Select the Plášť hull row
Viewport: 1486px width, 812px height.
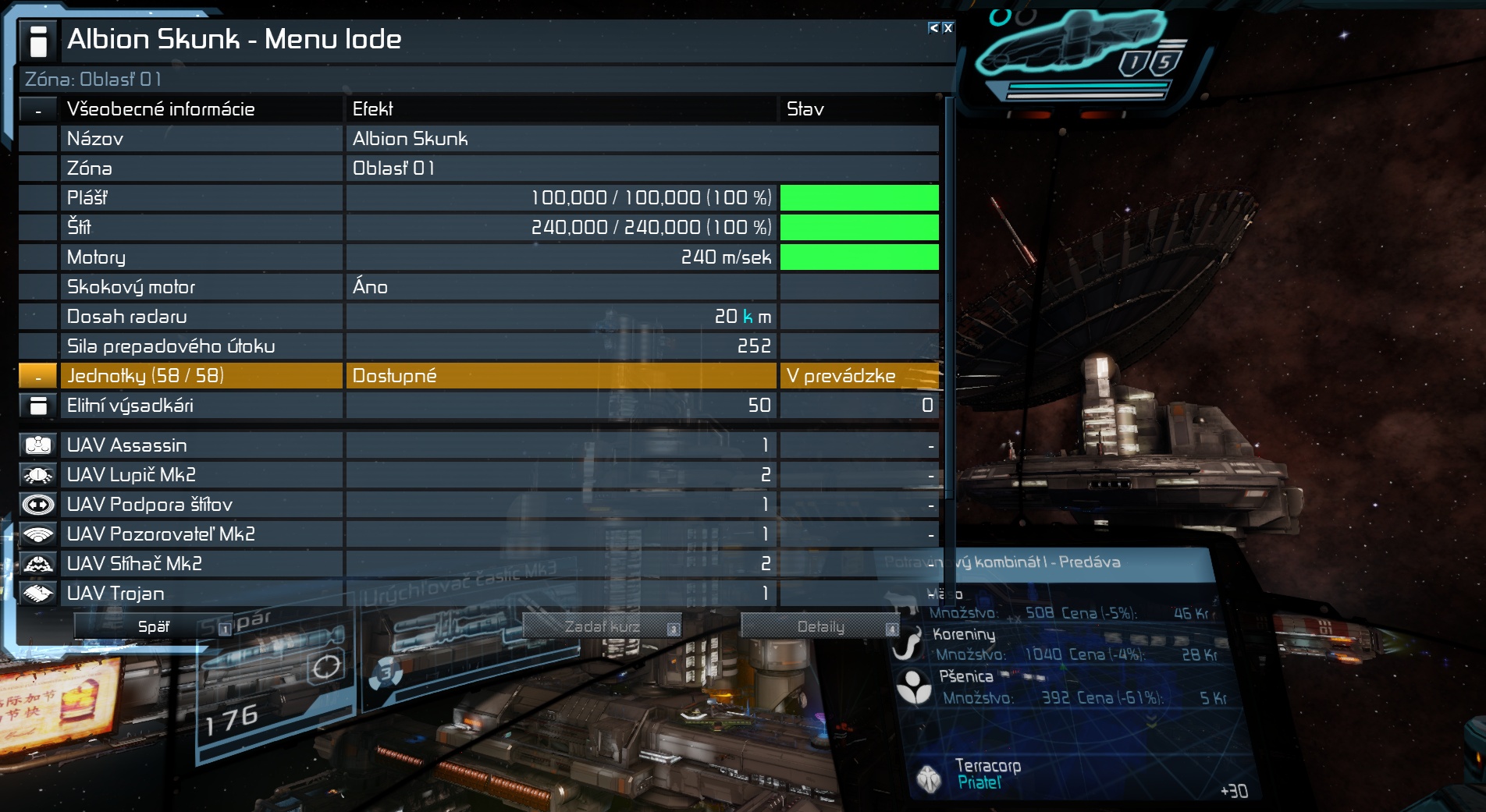coord(201,198)
